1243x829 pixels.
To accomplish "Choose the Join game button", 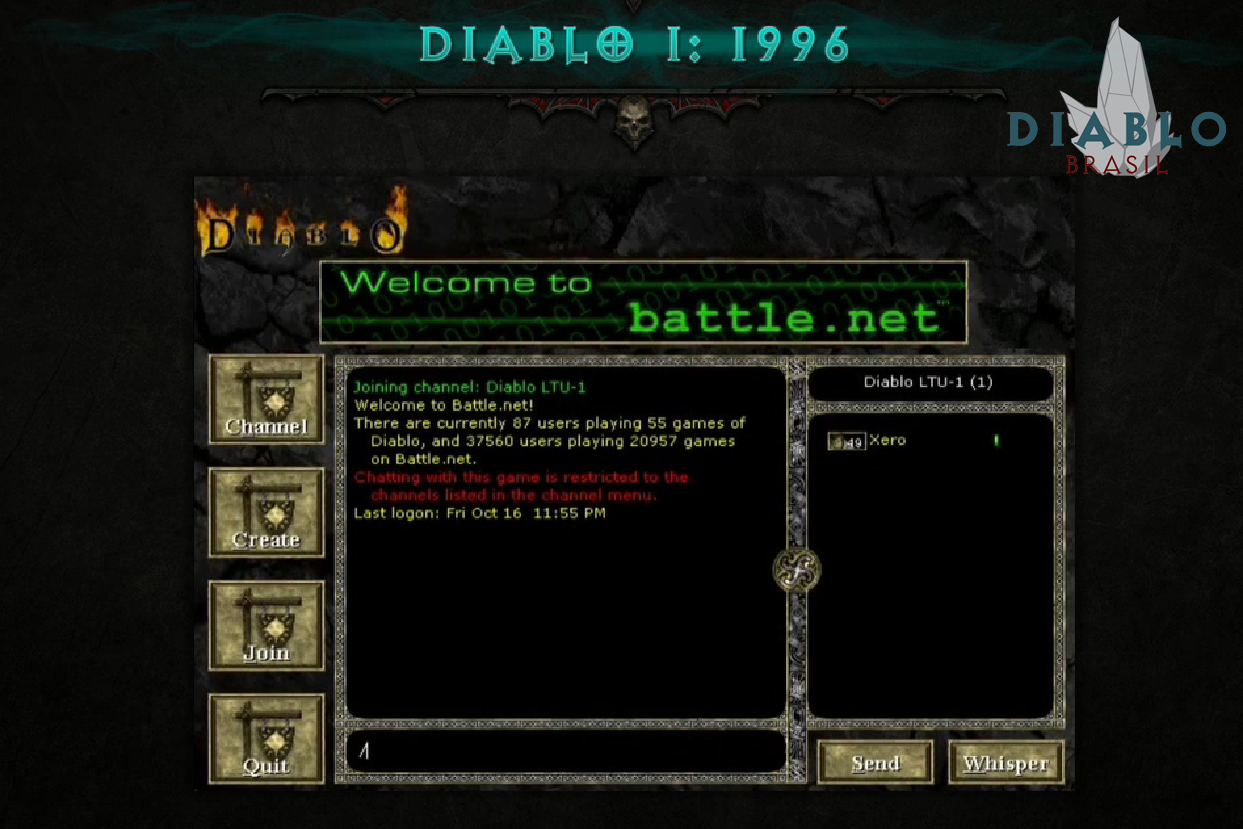I will point(266,626).
